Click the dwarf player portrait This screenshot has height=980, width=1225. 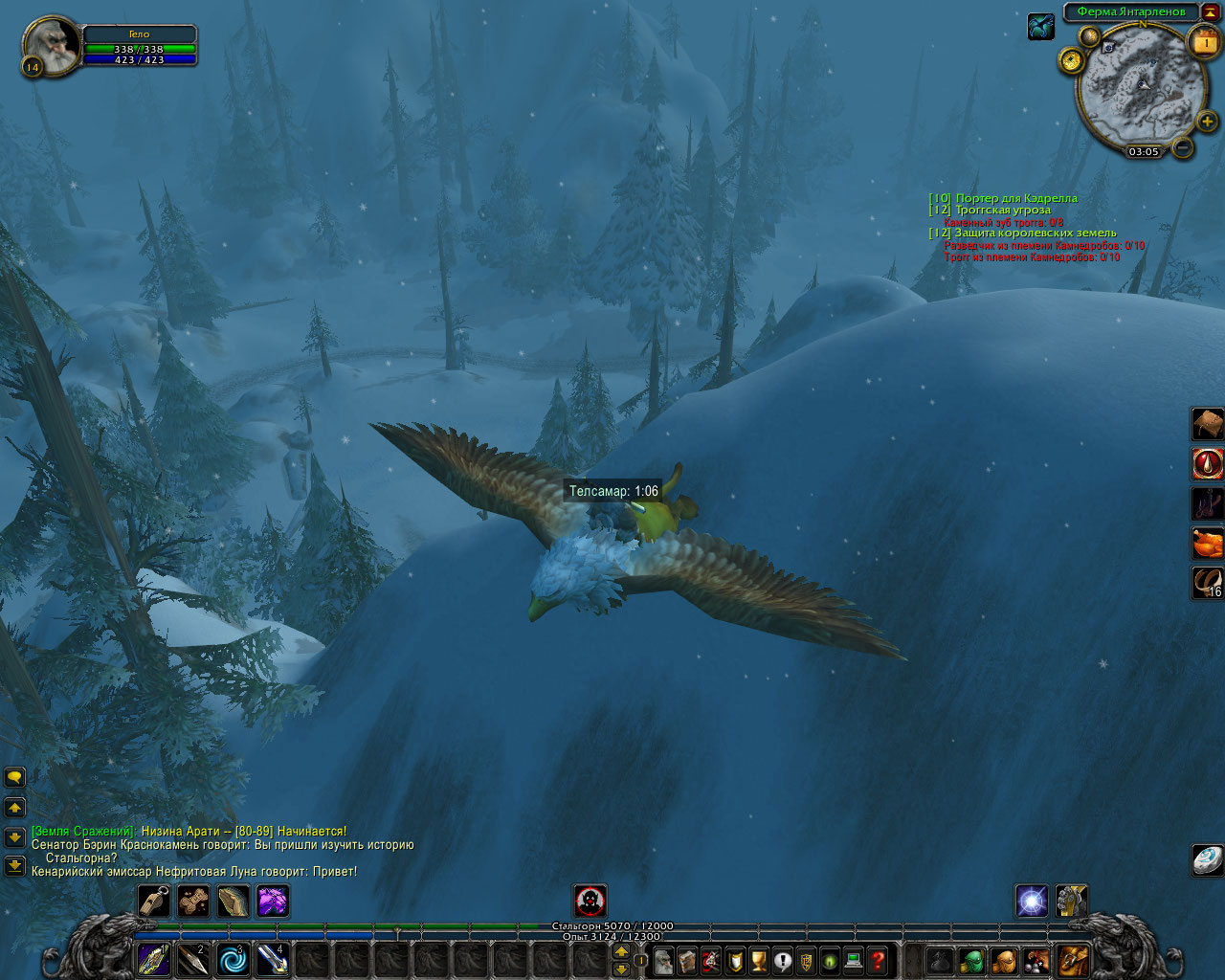pyautogui.click(x=52, y=45)
